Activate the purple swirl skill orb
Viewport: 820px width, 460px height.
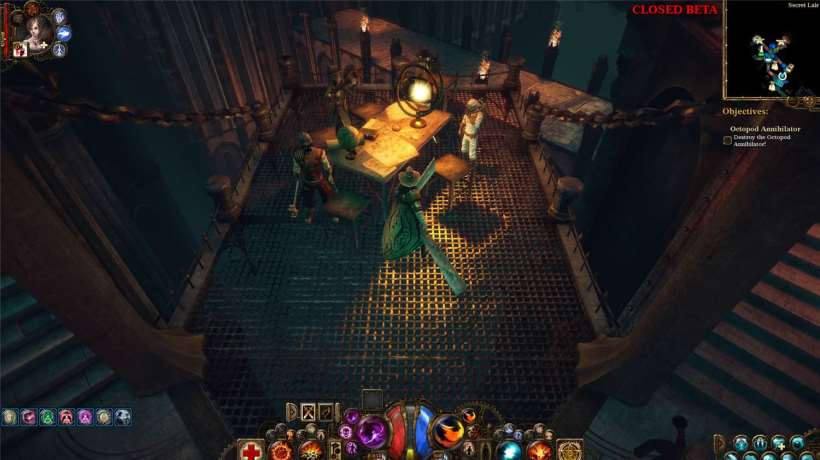[372, 431]
